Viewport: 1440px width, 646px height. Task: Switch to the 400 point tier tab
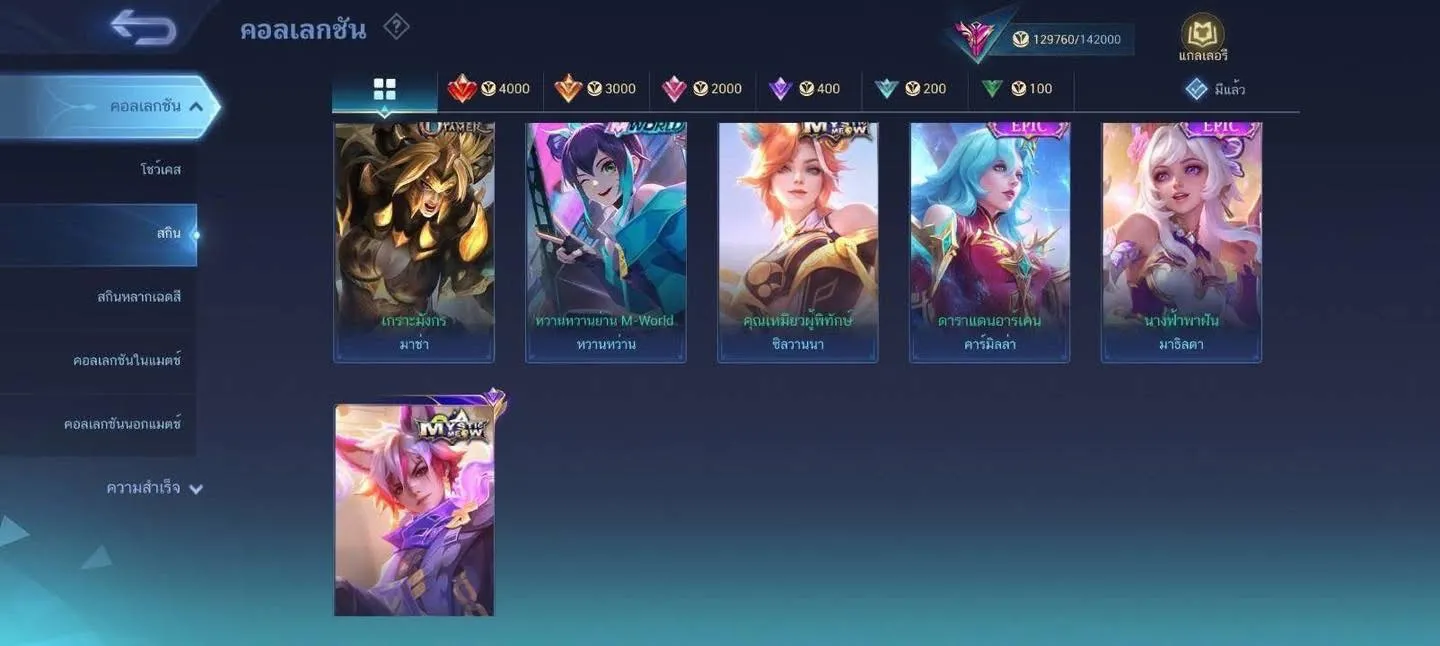click(x=805, y=89)
